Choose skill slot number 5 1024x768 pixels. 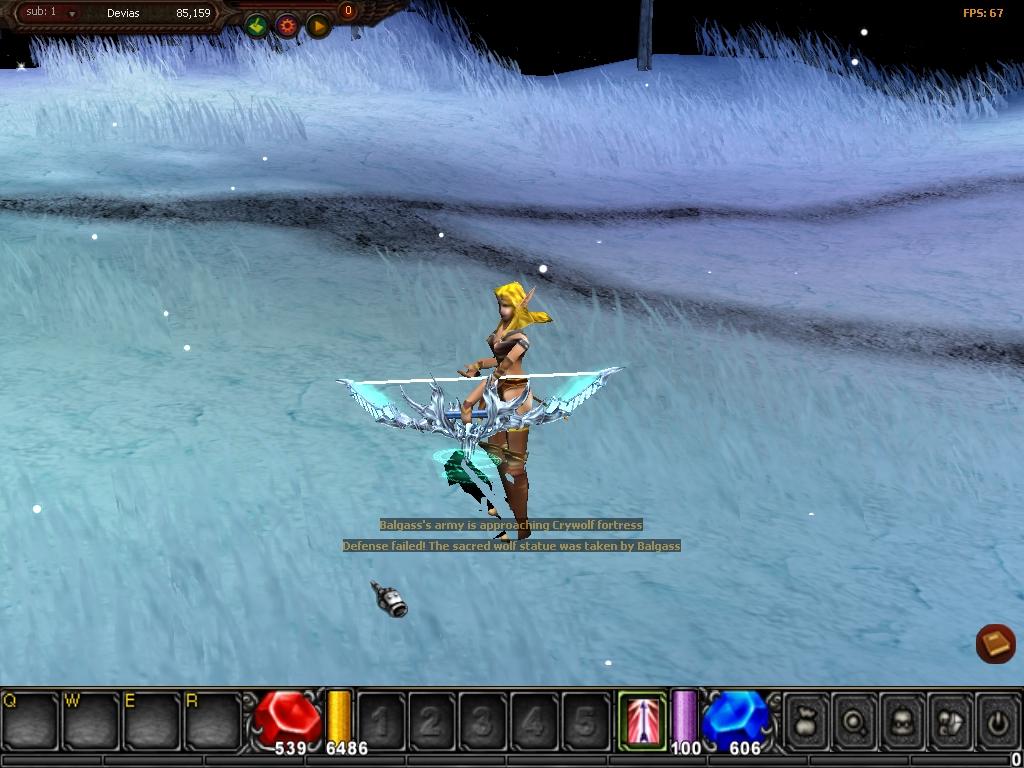[x=586, y=719]
